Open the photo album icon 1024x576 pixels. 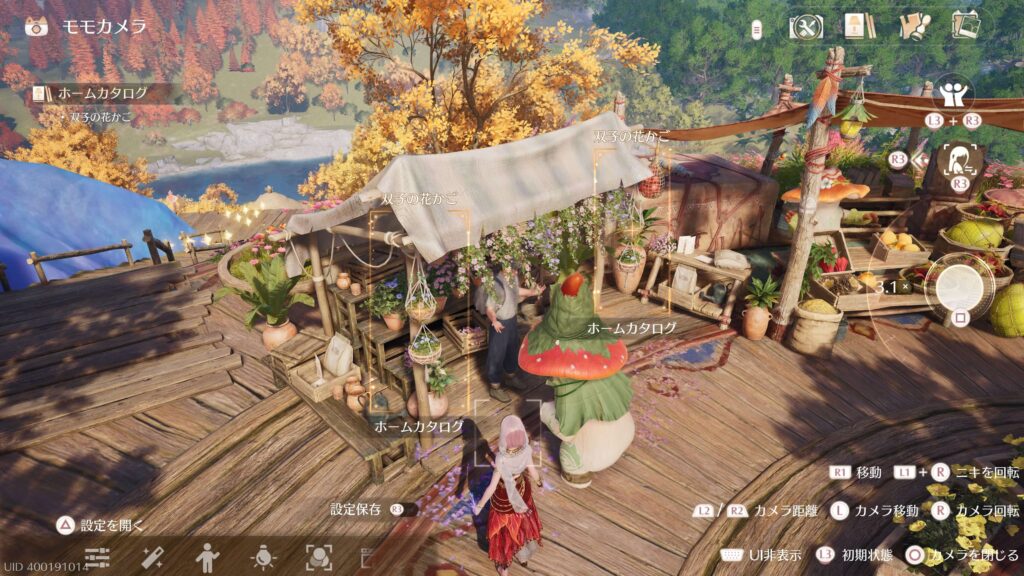(965, 25)
